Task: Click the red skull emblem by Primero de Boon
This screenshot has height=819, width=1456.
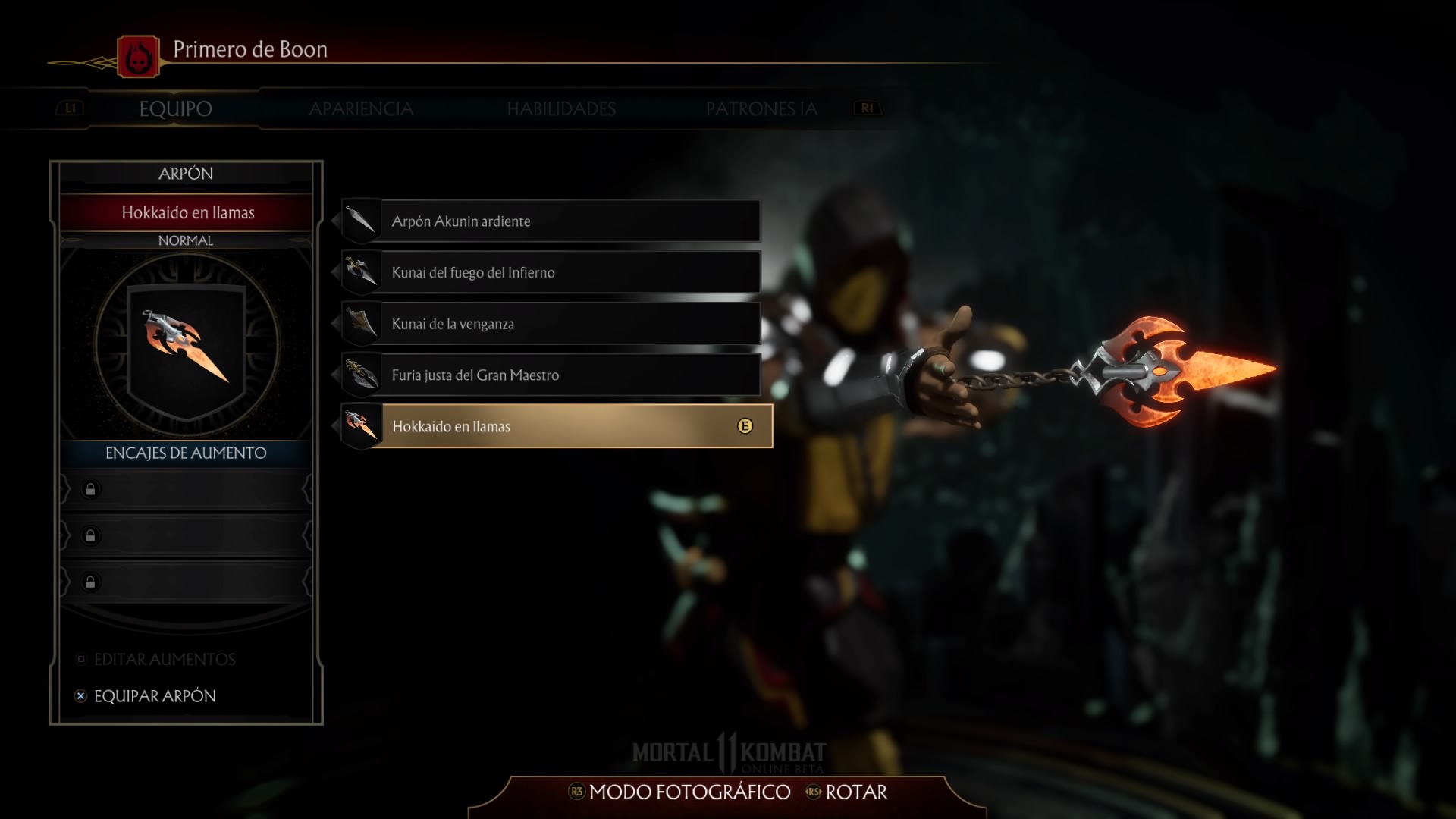Action: [x=139, y=57]
